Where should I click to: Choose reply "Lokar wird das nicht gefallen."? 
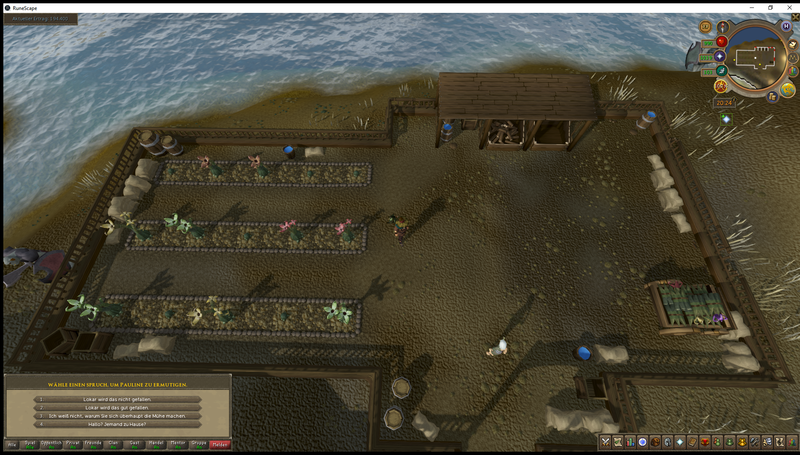[x=118, y=399]
